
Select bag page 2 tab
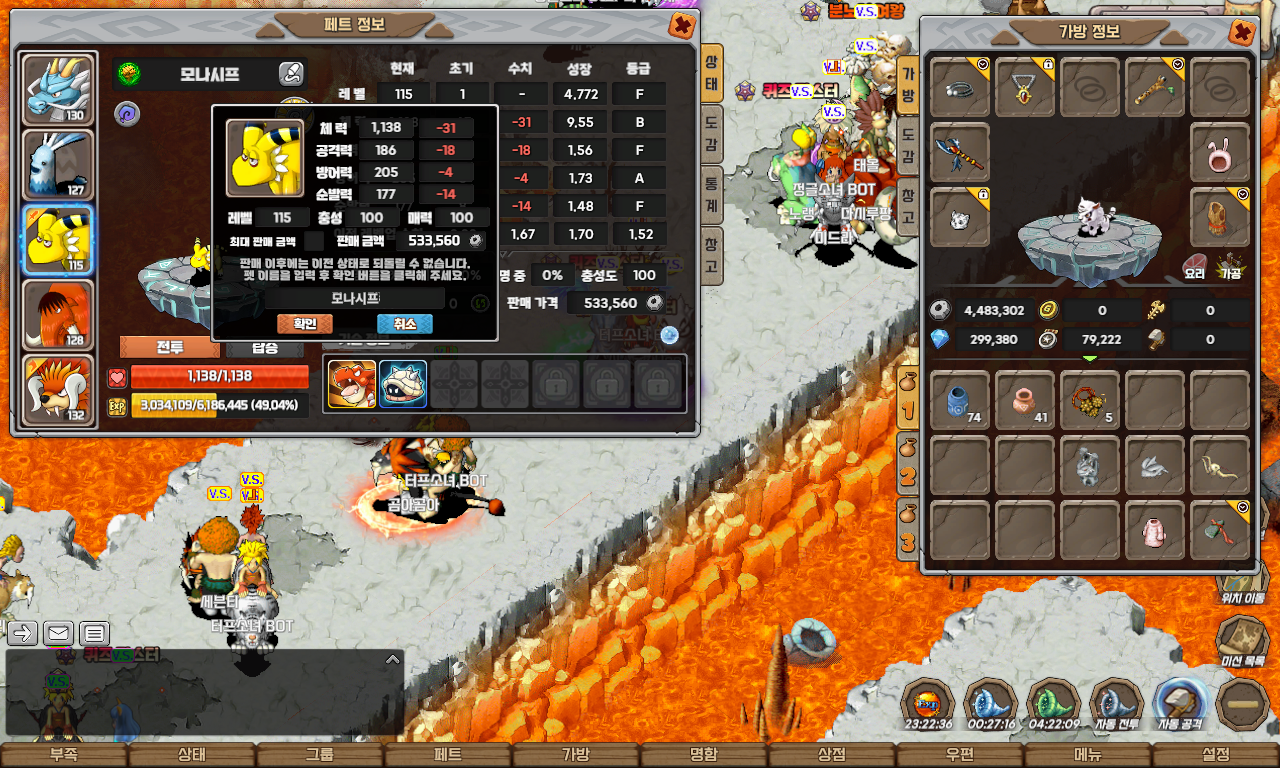coord(907,470)
